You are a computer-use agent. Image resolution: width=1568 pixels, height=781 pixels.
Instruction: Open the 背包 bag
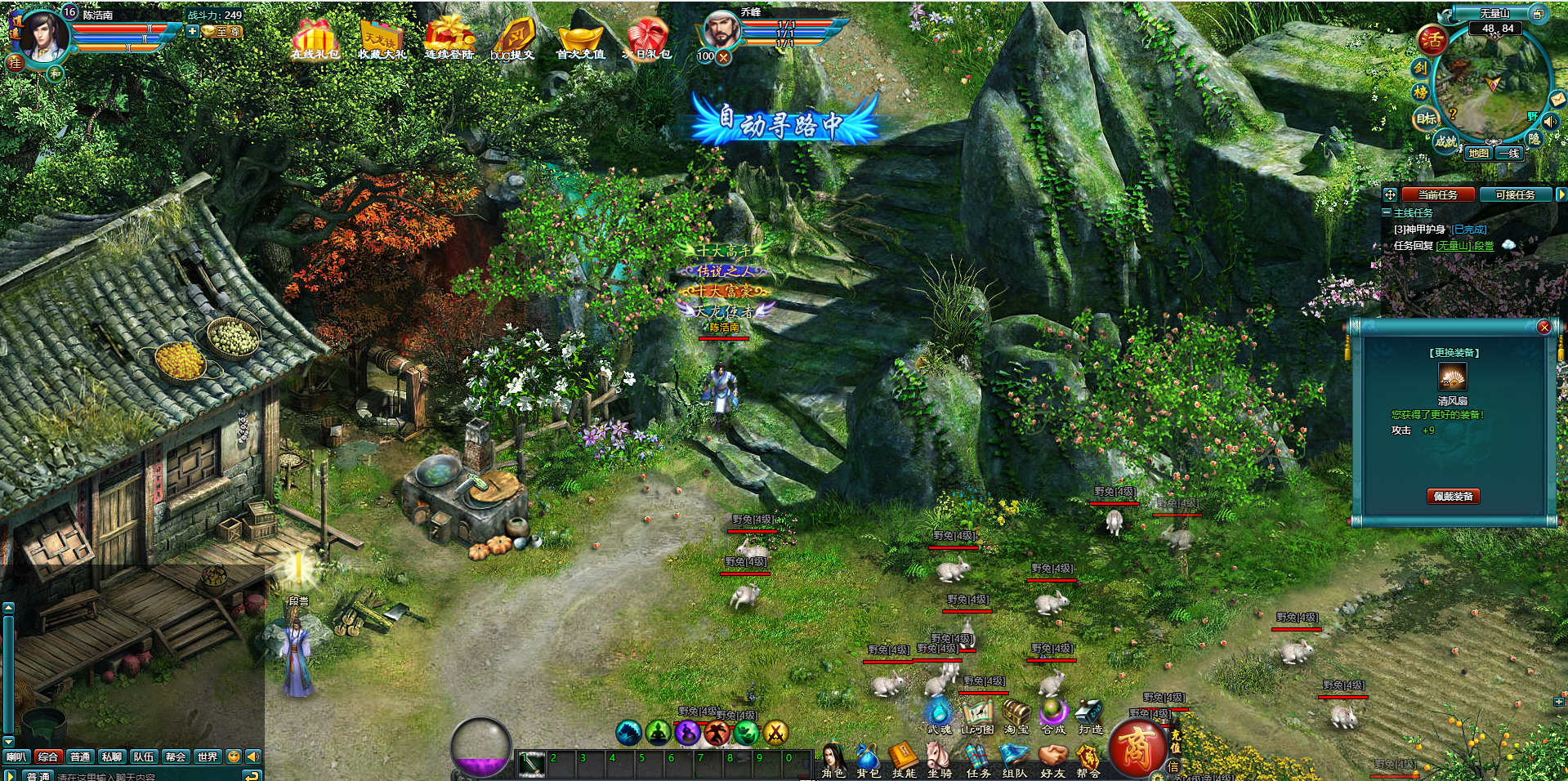click(868, 761)
